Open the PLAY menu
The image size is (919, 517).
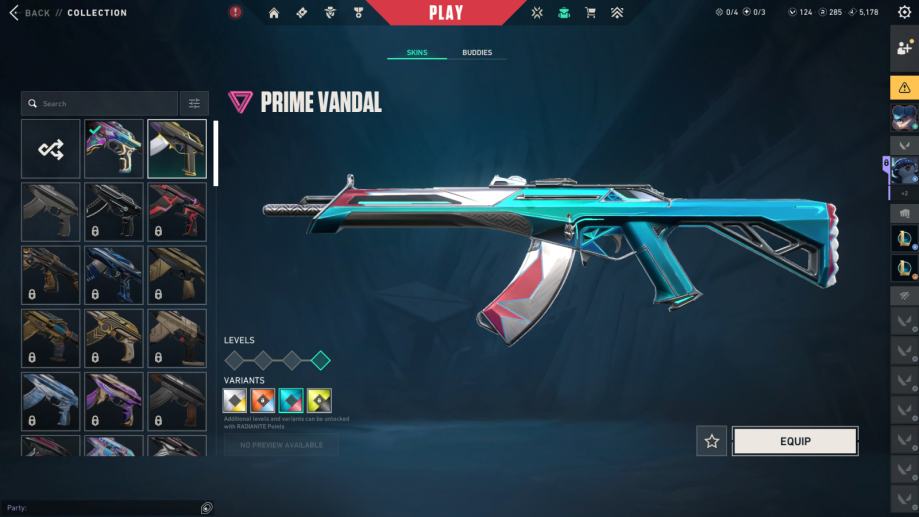[446, 13]
